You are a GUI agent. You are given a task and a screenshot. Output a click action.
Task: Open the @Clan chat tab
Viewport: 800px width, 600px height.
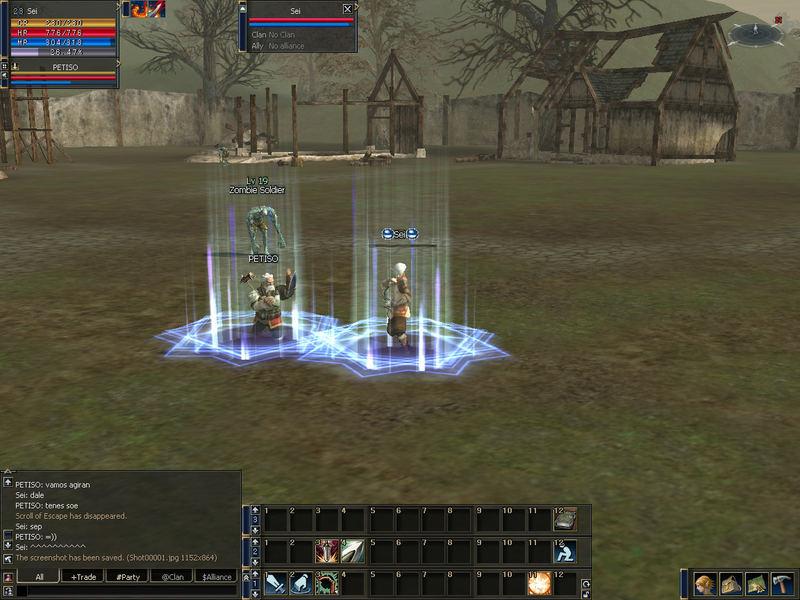pos(171,576)
